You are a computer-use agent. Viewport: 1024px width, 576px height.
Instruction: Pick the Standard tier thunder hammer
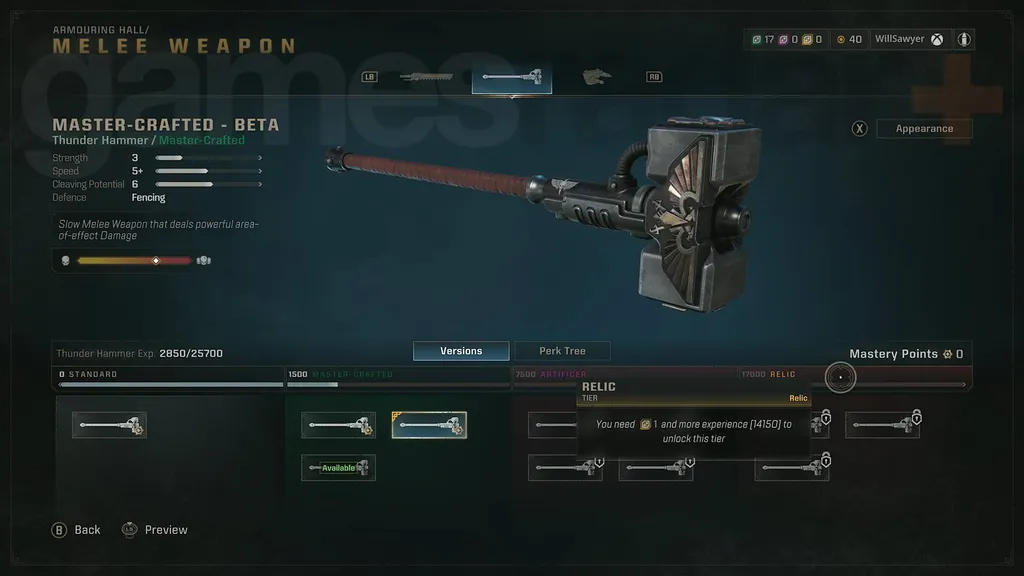[x=109, y=425]
